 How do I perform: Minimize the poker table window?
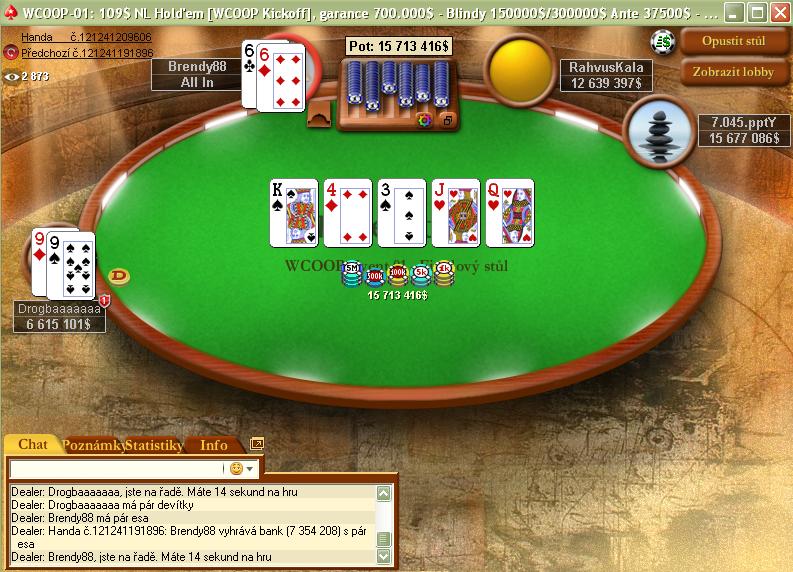[x=734, y=13]
